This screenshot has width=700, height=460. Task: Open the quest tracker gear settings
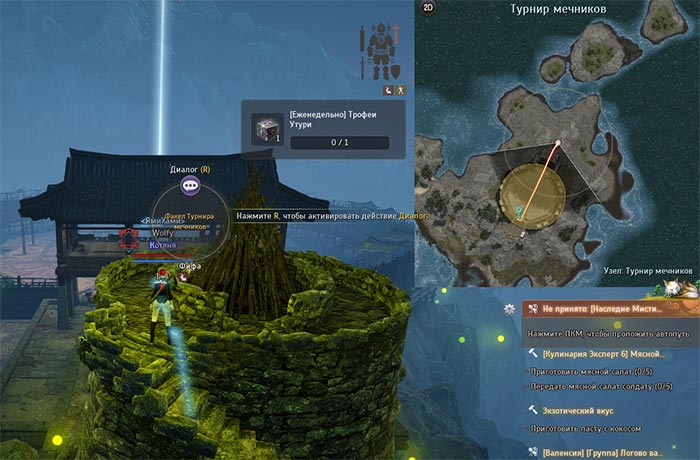pos(510,309)
